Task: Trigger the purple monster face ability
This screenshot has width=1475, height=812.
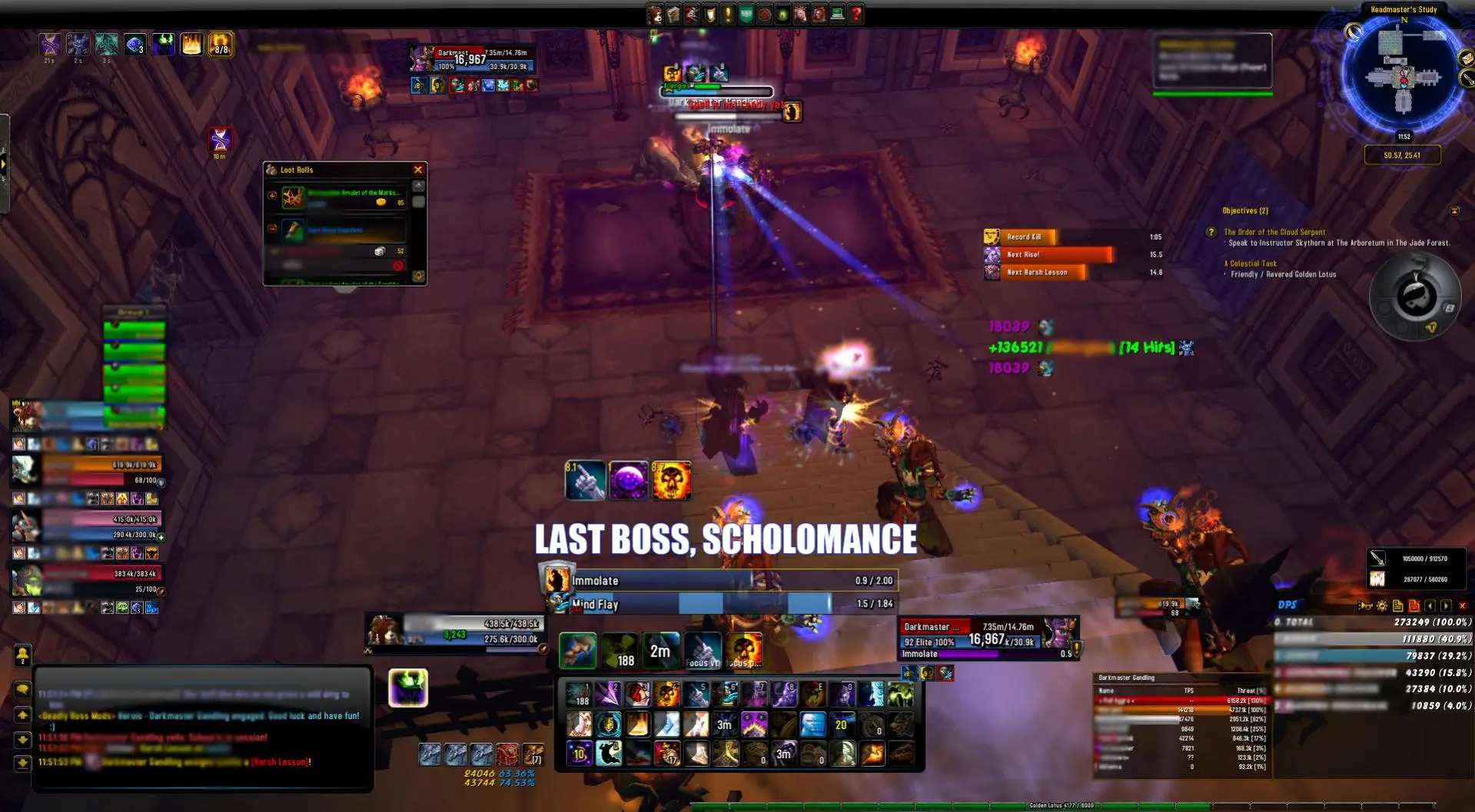Action: point(754,724)
